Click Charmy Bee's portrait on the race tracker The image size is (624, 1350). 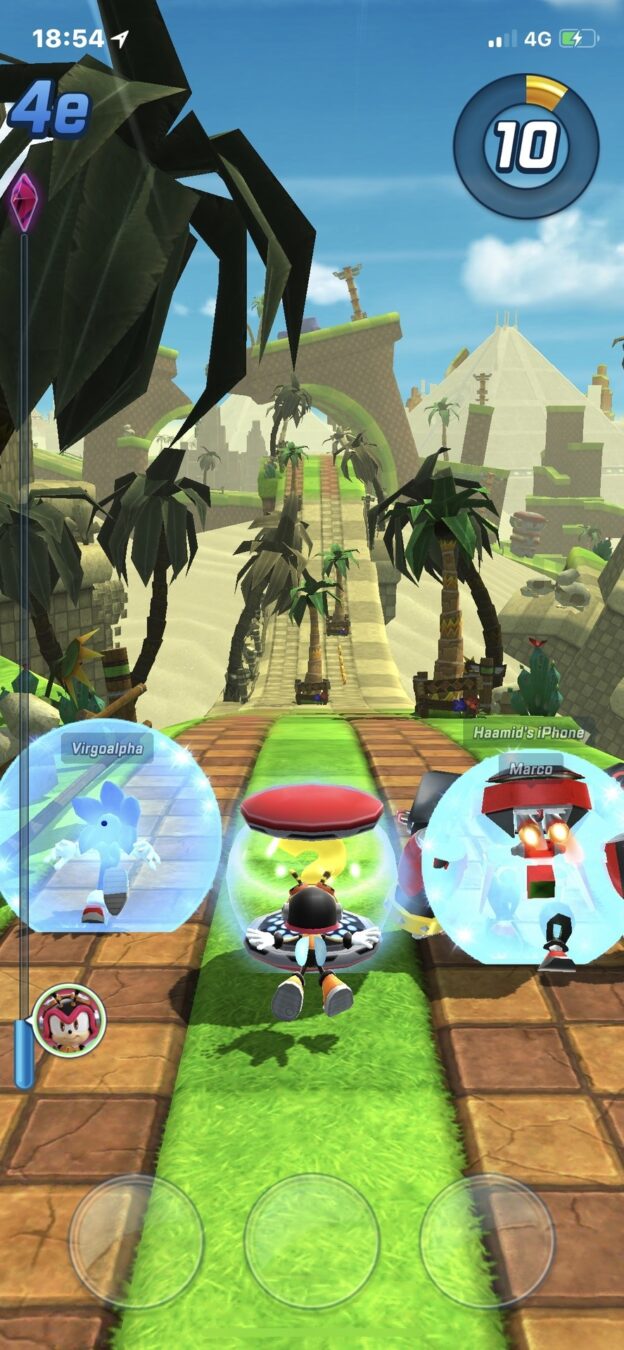point(69,1021)
